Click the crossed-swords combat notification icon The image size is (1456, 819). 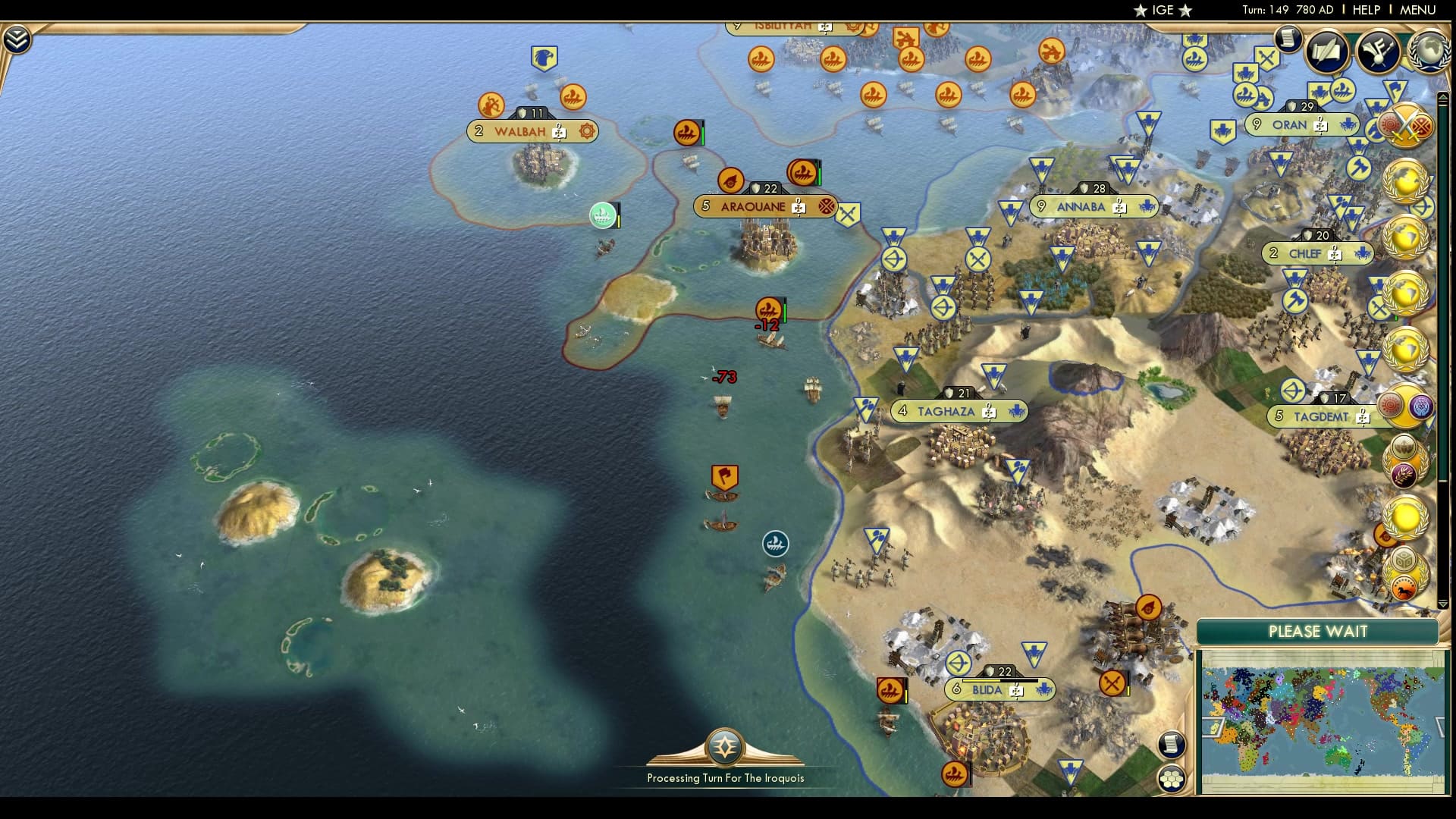1408,127
